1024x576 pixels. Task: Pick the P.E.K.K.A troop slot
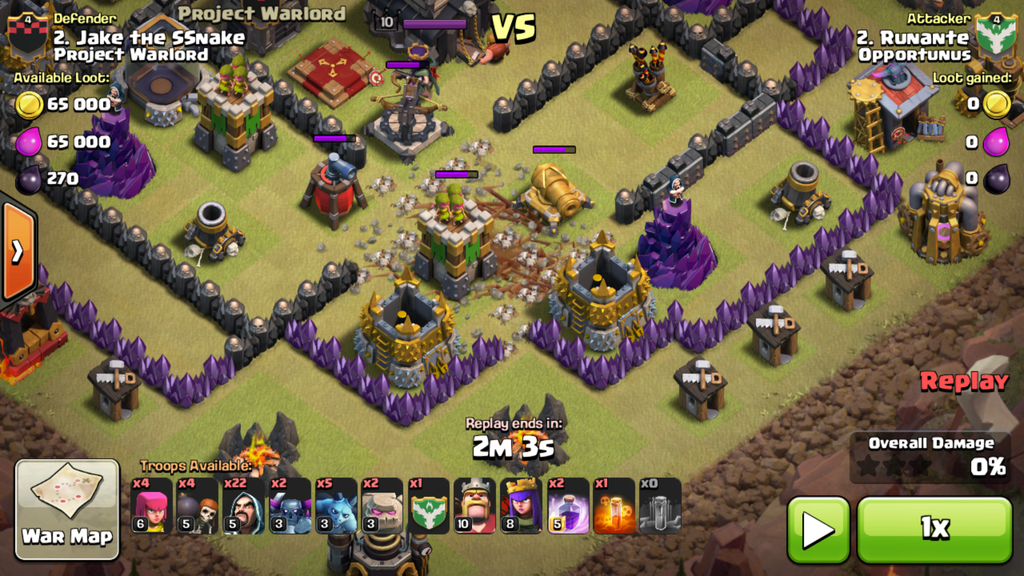click(289, 506)
